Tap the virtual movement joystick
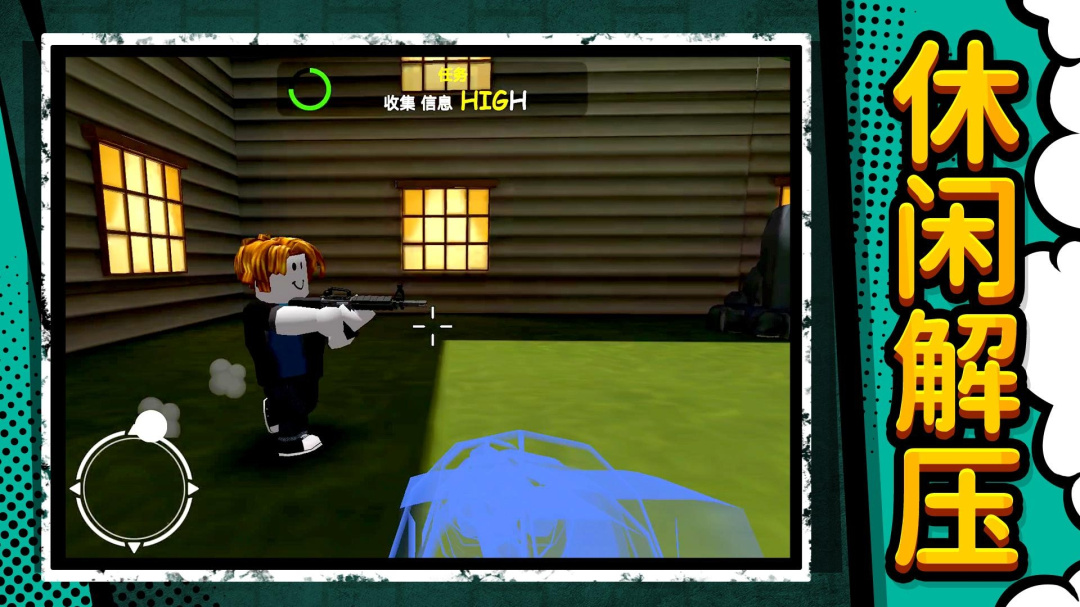The height and width of the screenshot is (607, 1080). point(134,488)
